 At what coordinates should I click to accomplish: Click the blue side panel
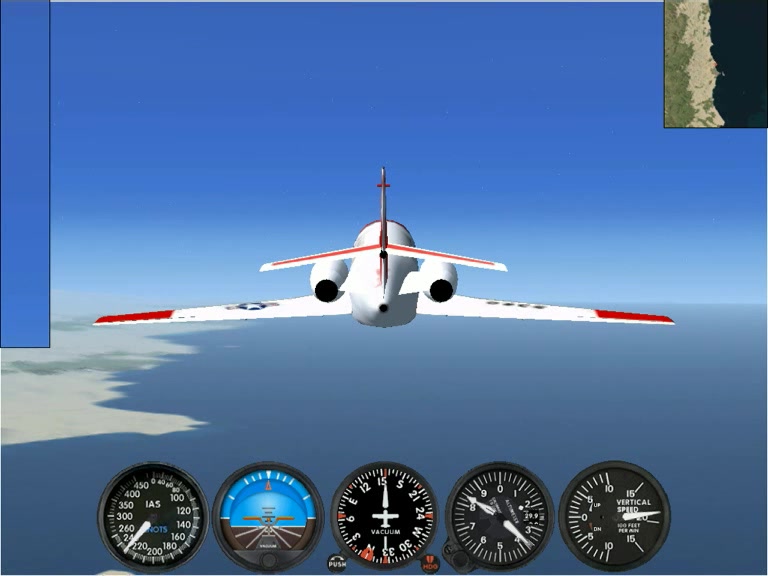point(25,174)
